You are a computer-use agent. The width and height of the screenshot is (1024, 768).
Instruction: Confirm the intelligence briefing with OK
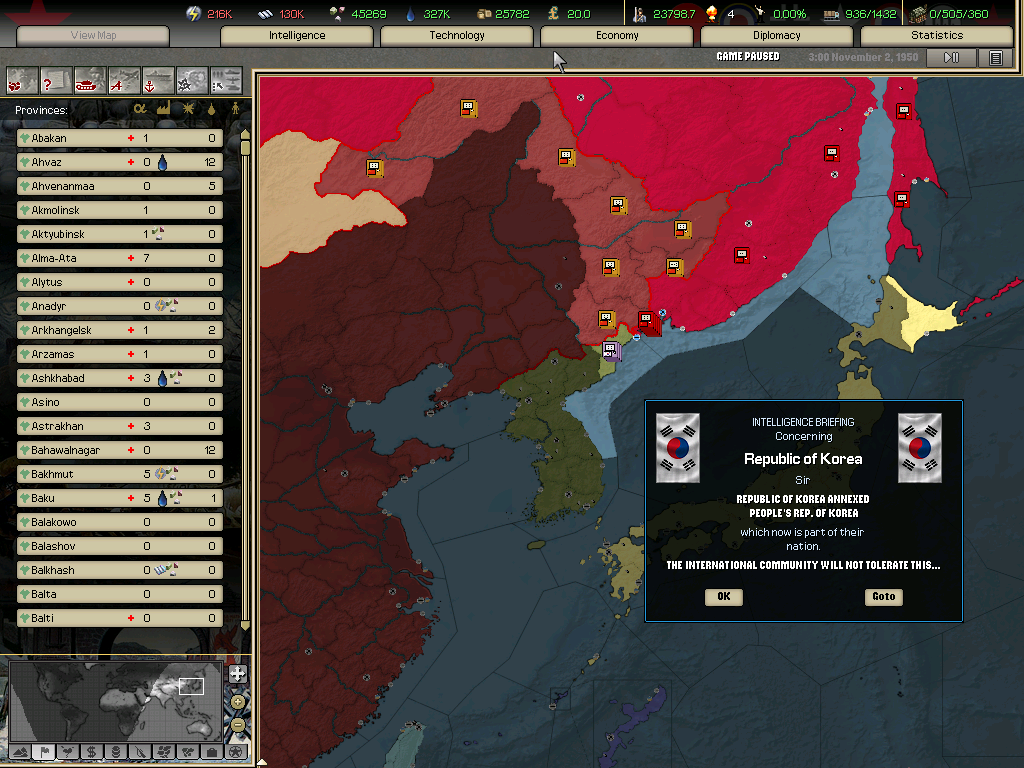point(723,597)
